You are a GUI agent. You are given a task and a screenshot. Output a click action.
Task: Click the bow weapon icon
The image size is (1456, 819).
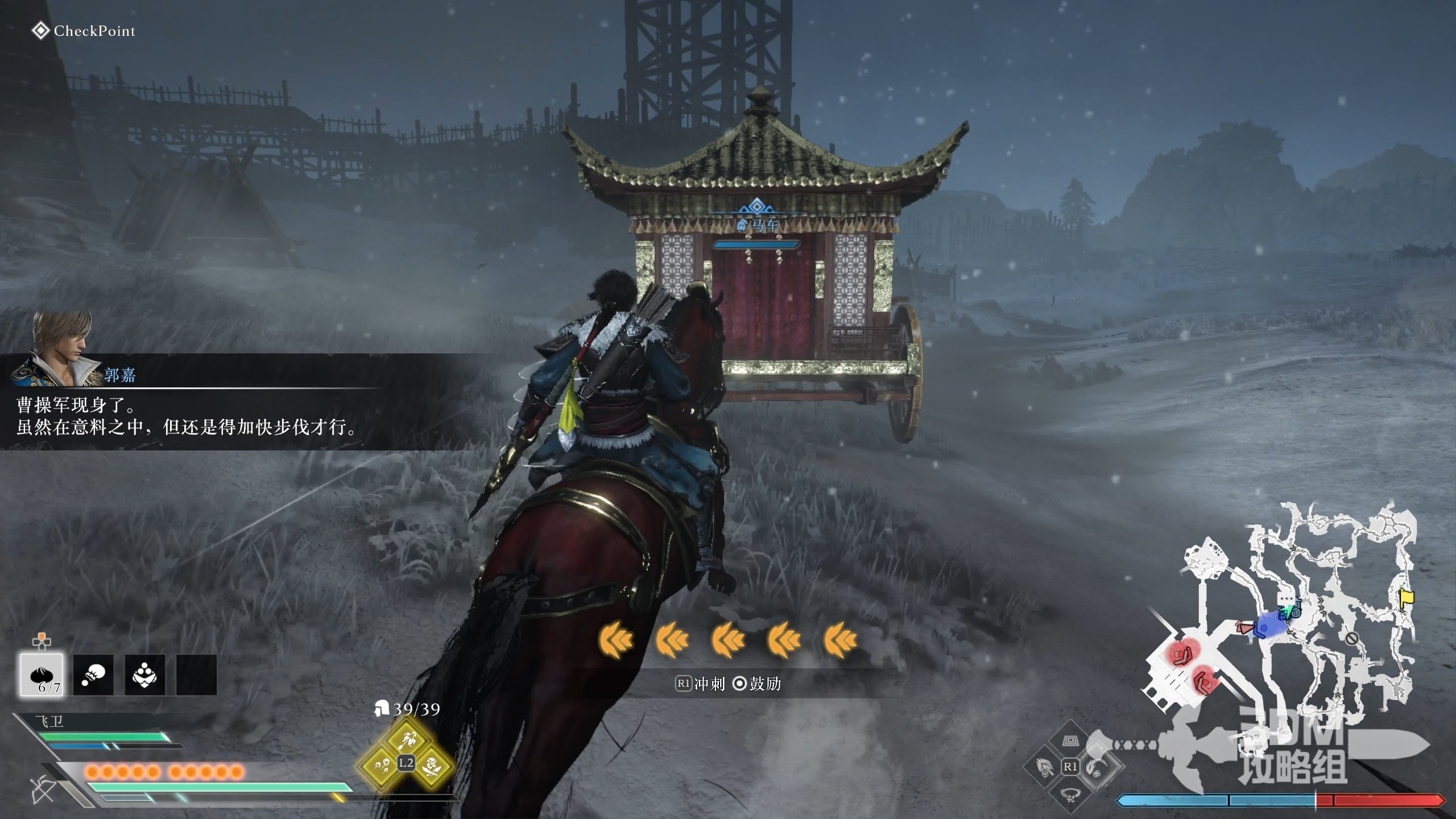coord(43,789)
